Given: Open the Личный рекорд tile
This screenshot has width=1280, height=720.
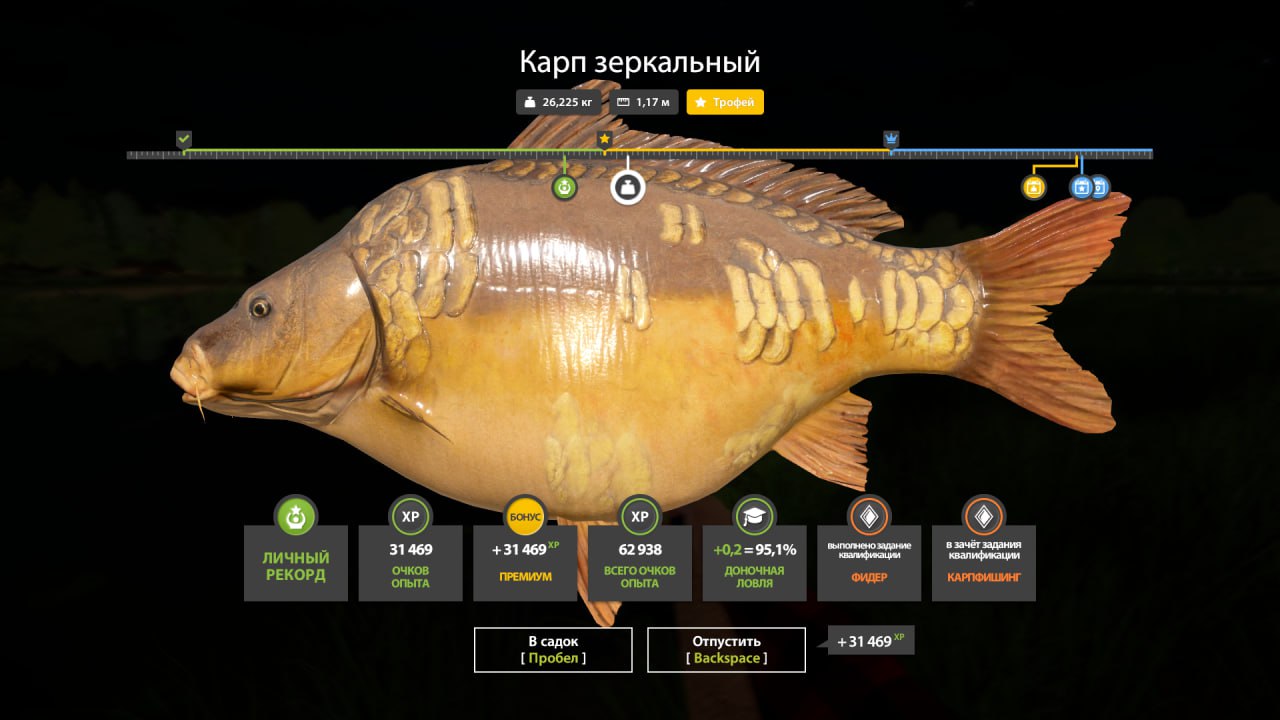Looking at the screenshot, I should [296, 563].
